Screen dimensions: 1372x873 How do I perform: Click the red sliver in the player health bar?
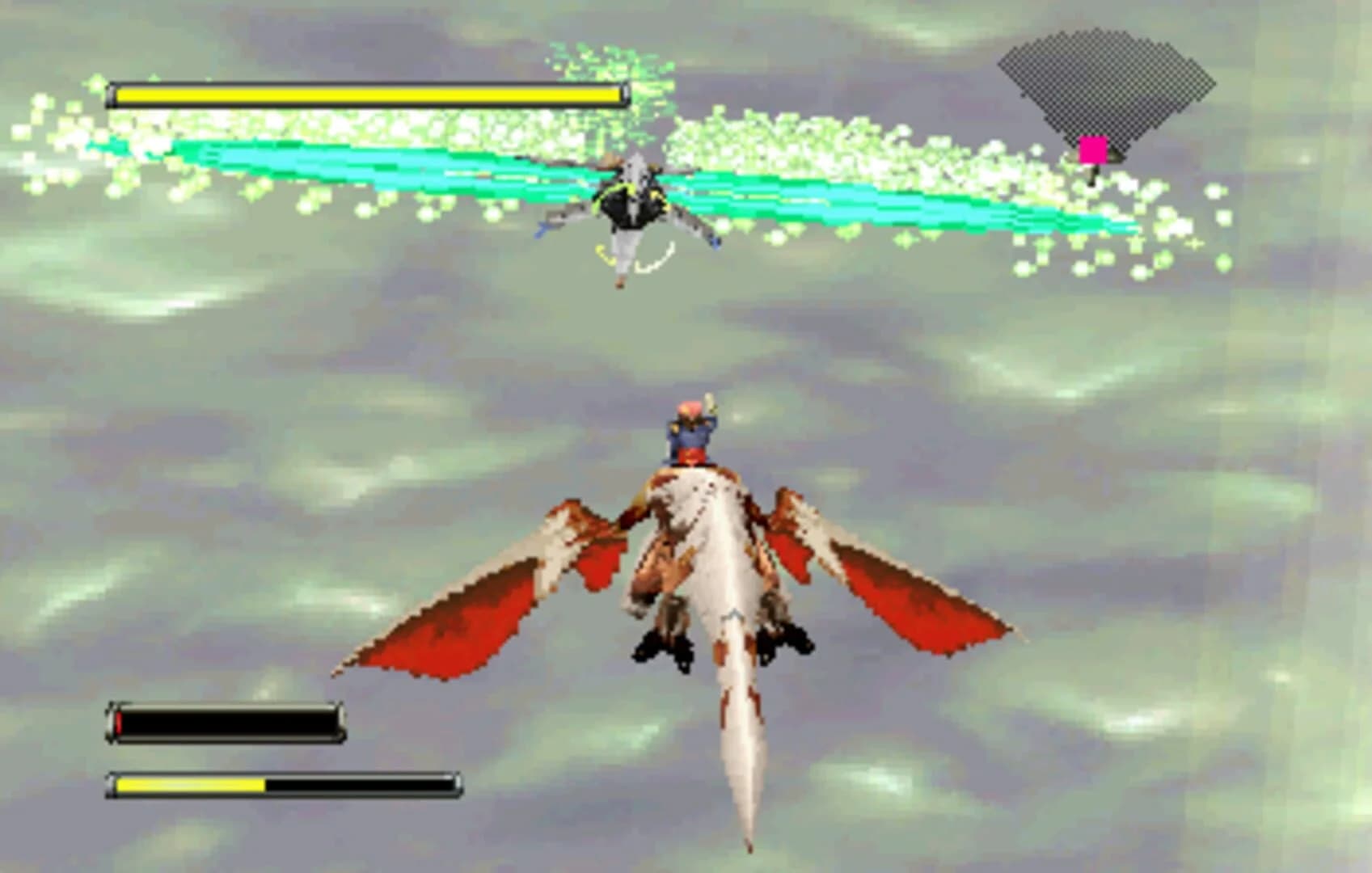(x=120, y=722)
